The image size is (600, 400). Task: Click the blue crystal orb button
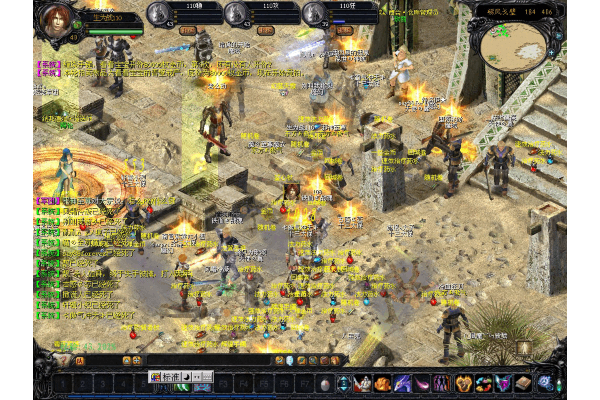(545, 381)
